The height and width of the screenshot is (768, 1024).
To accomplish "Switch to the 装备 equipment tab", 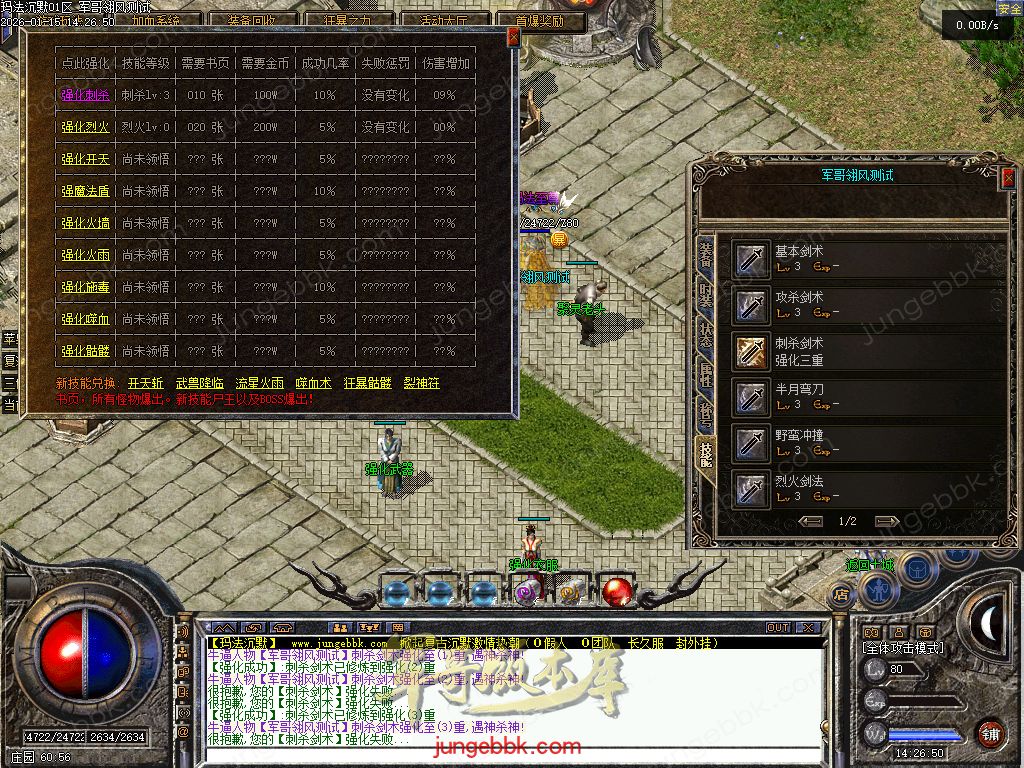I will [706, 255].
